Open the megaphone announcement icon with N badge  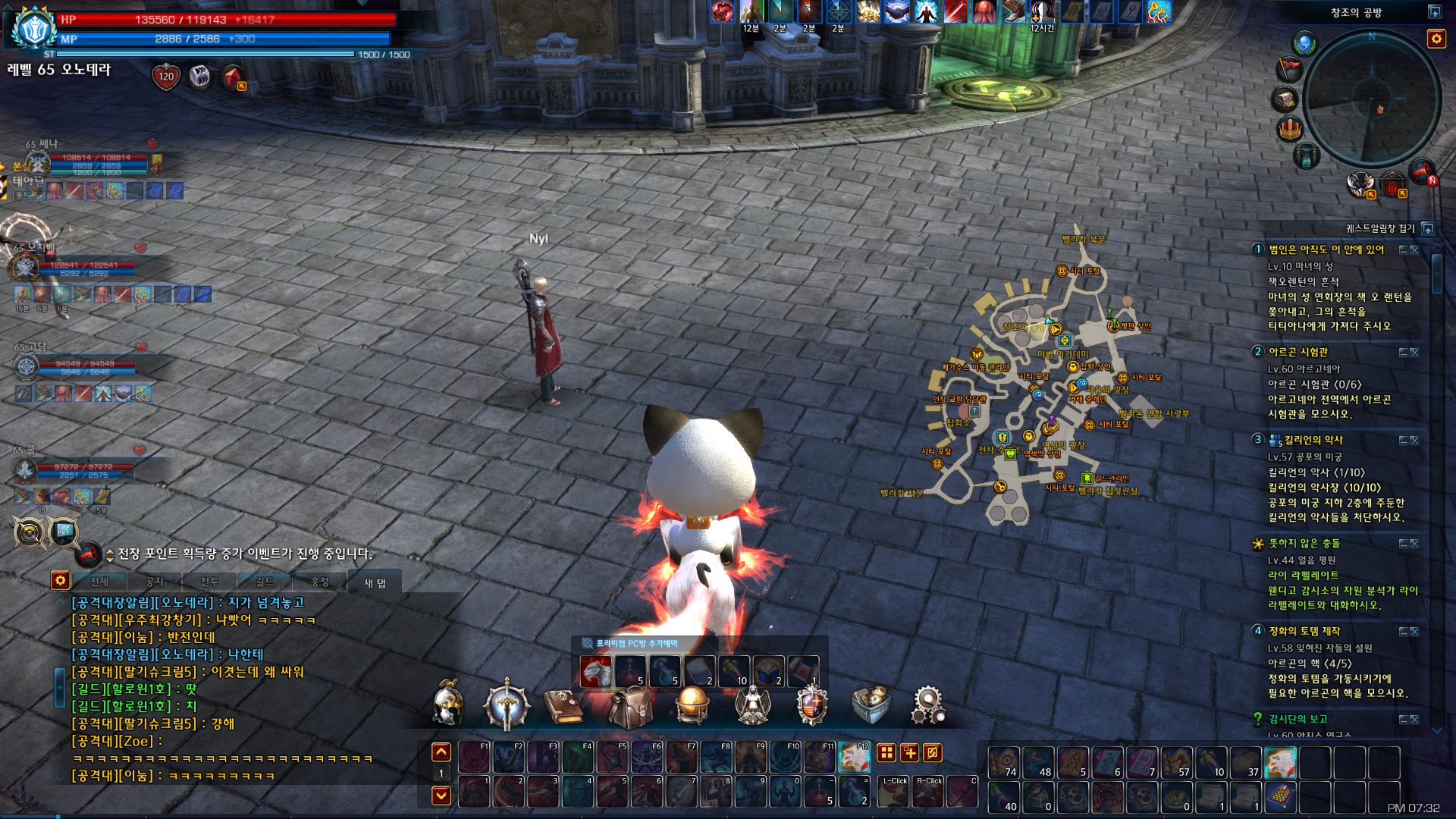[x=1422, y=172]
